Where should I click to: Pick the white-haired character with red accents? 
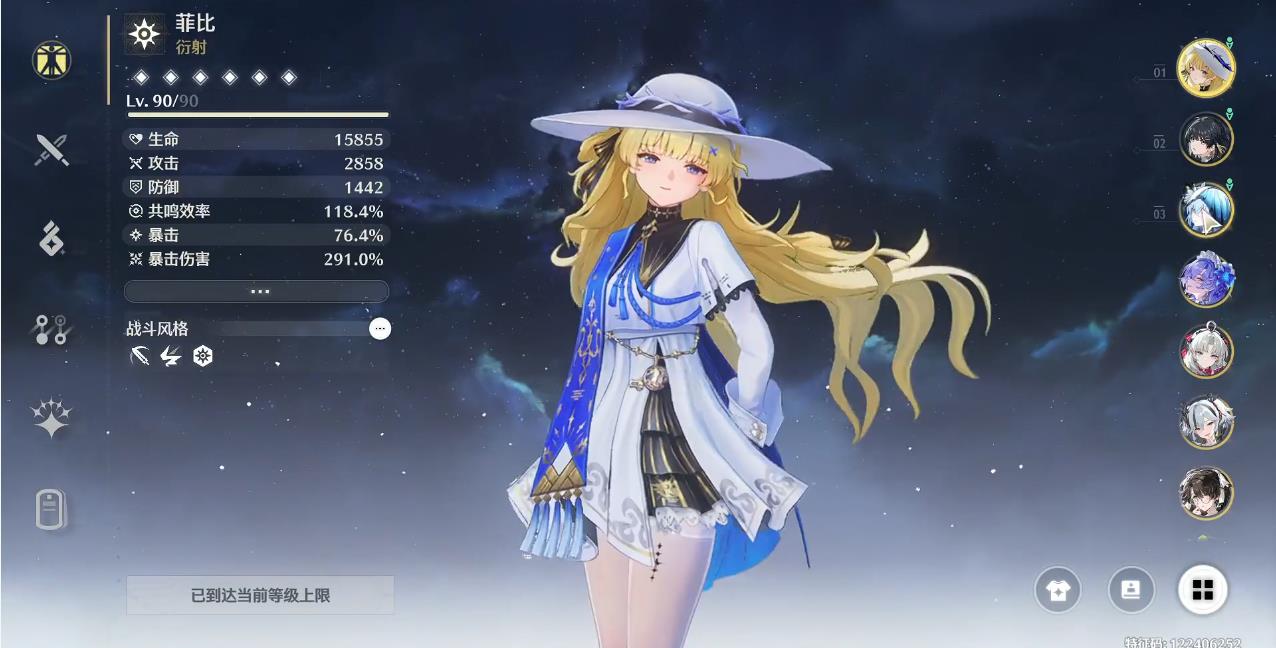click(x=1206, y=351)
